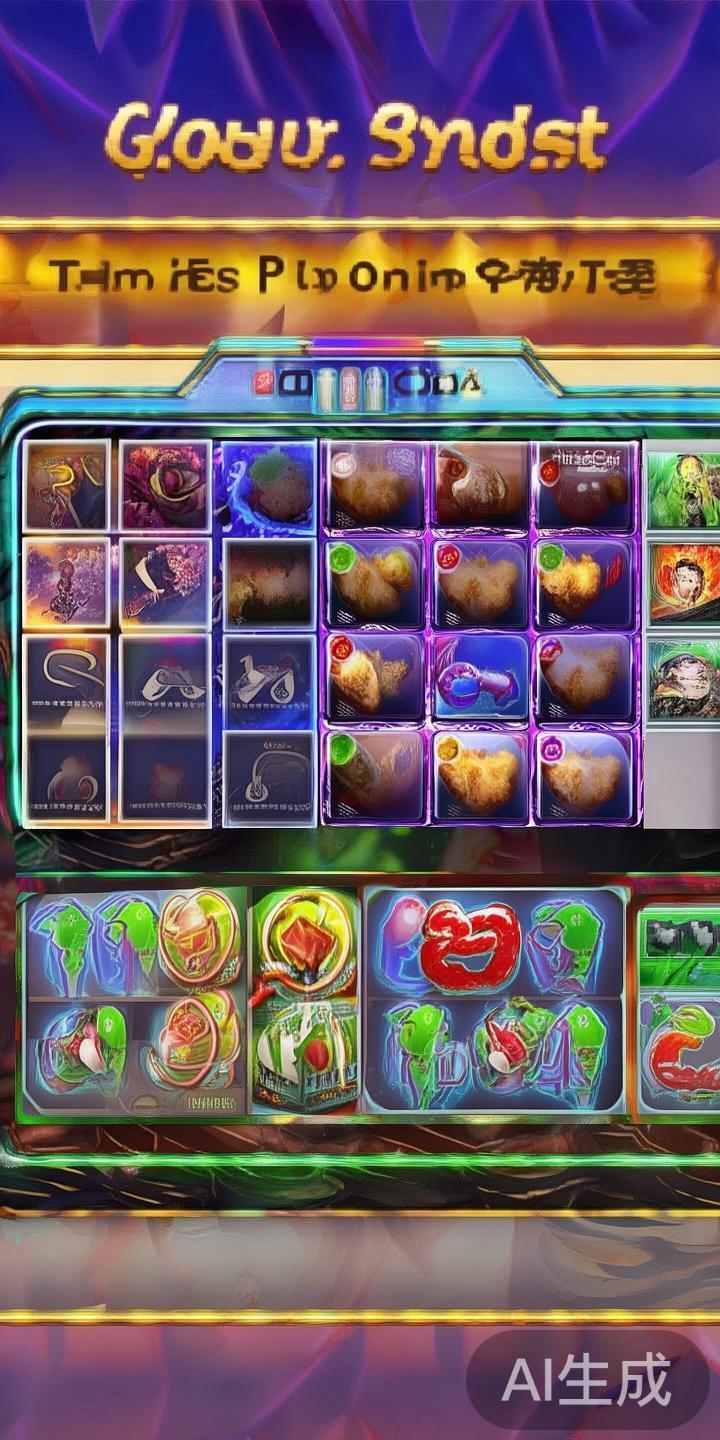This screenshot has height=1440, width=720.
Task: Select the figure against the sunset sky thumbnail
Action: click(x=66, y=582)
